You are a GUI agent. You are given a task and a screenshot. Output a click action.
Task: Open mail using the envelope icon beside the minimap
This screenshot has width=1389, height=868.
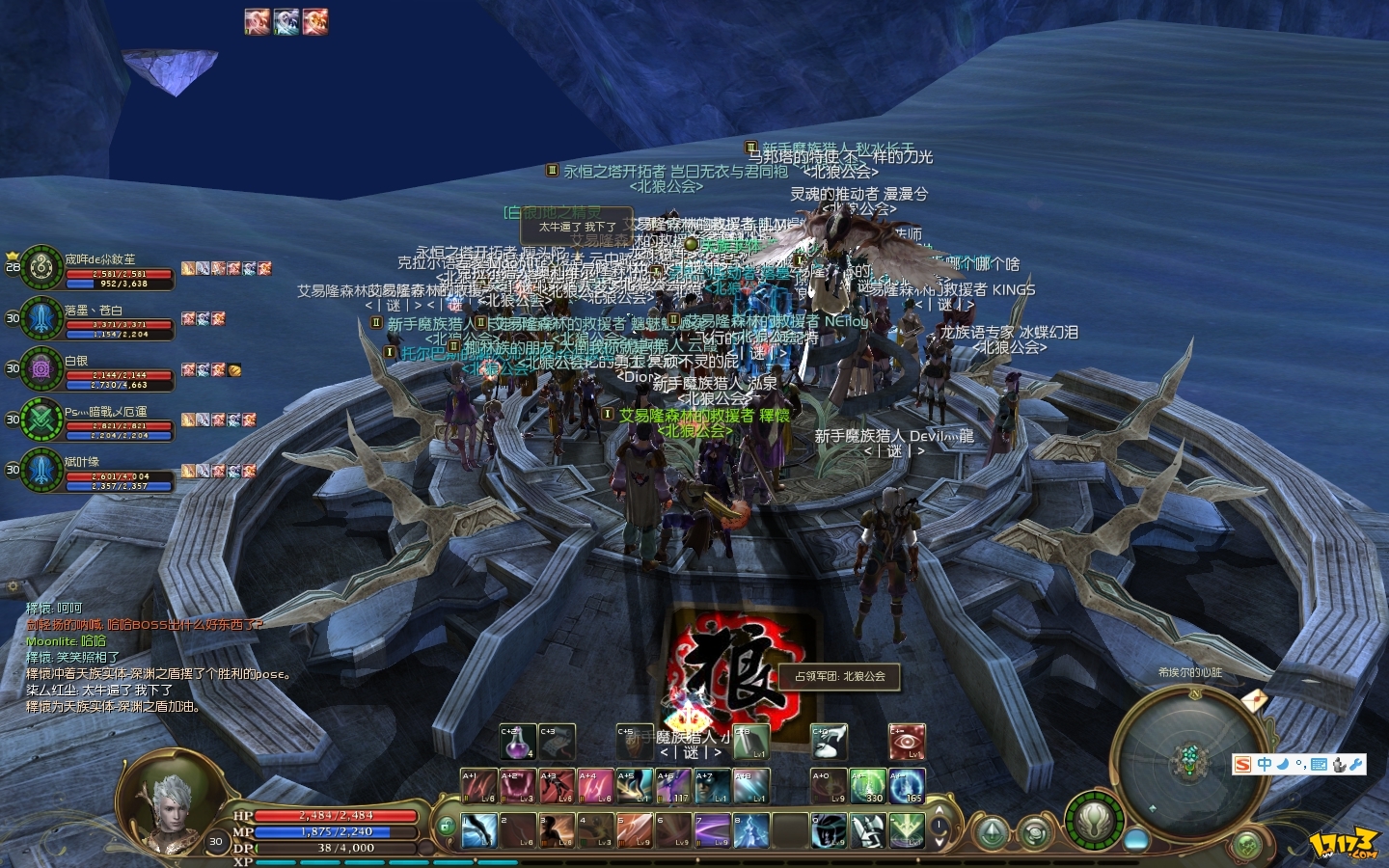point(1254,700)
